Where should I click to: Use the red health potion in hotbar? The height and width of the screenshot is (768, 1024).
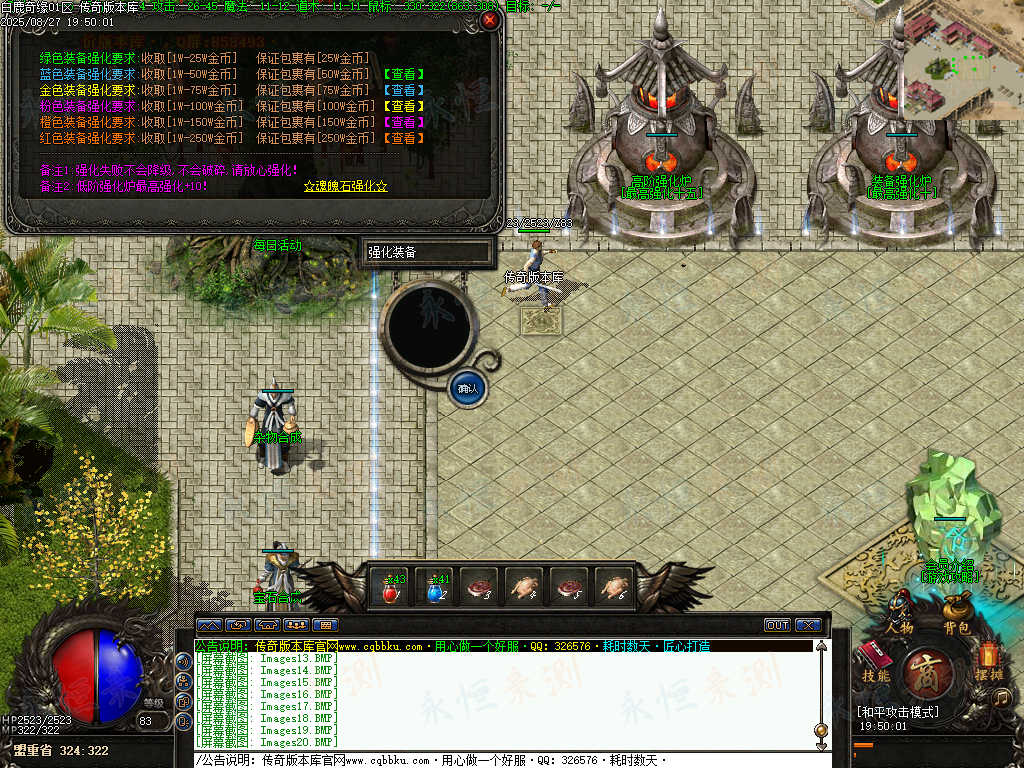(x=392, y=589)
